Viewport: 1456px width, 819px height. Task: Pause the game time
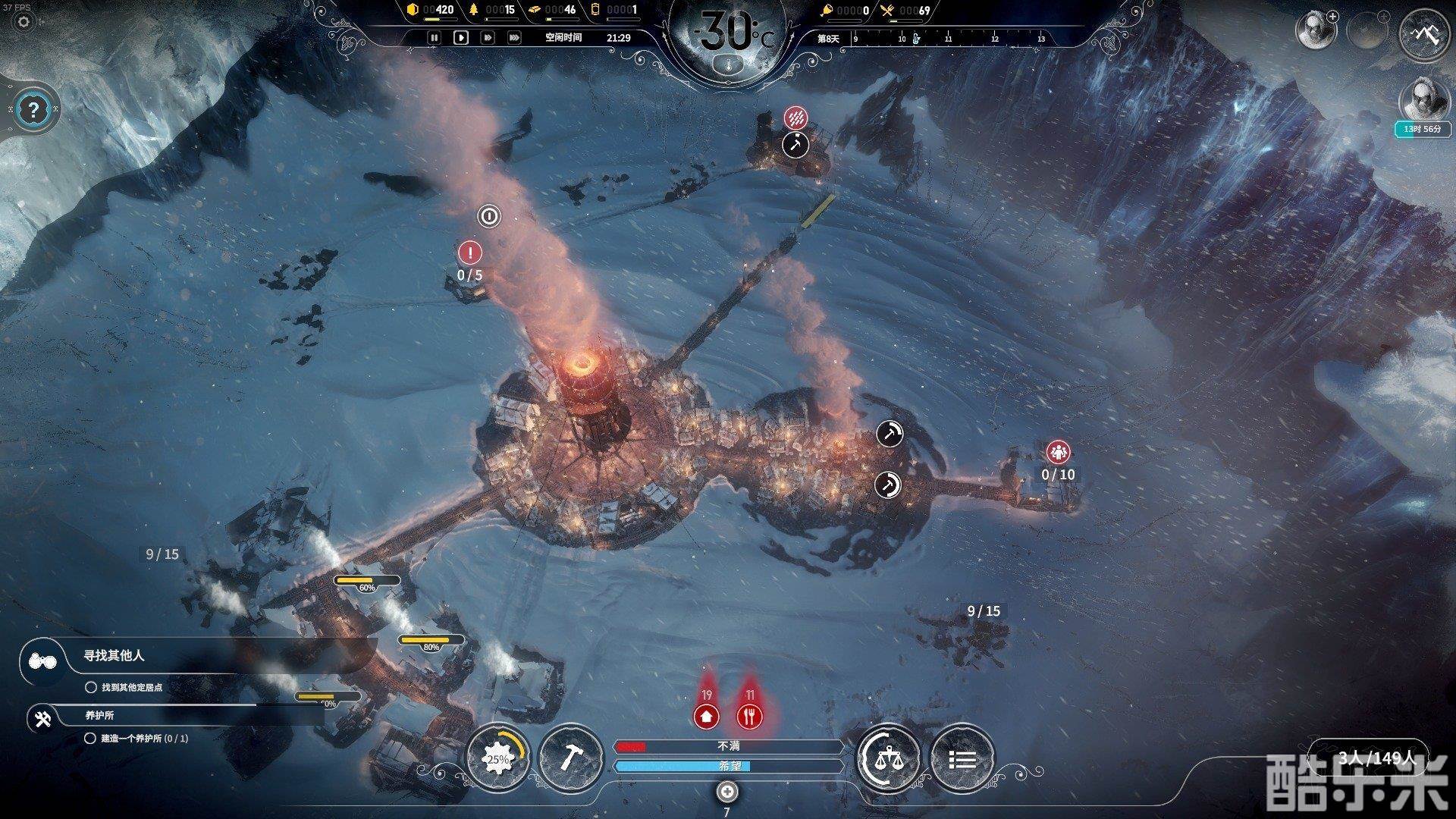(x=434, y=37)
